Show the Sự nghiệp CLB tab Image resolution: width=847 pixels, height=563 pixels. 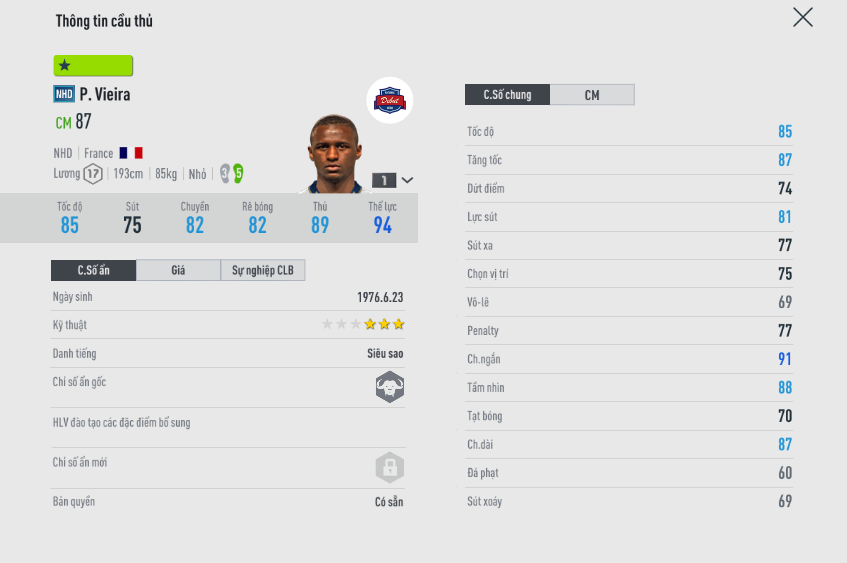[x=263, y=270]
